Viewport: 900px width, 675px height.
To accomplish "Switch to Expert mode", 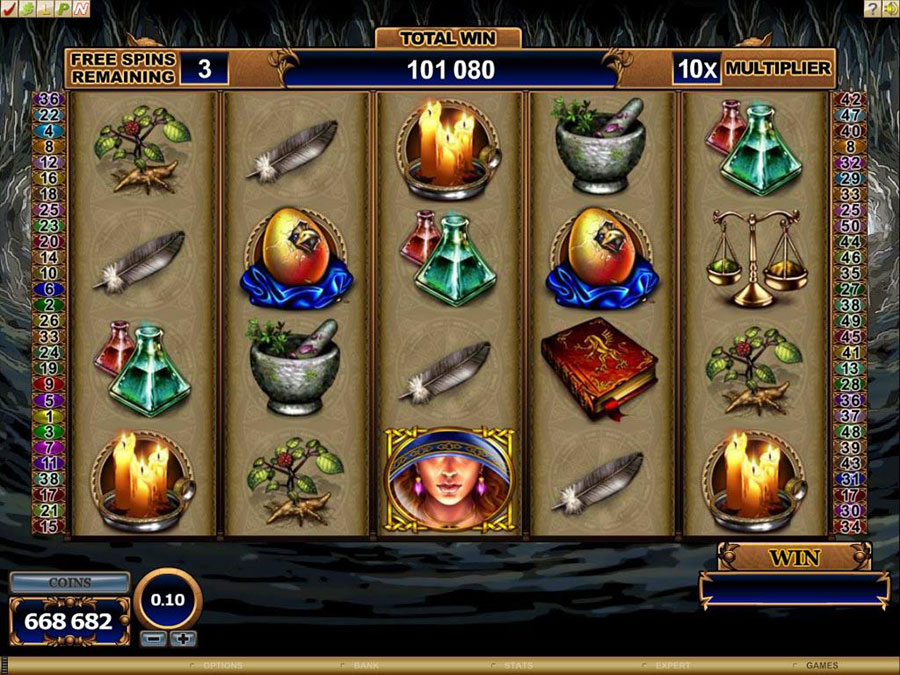I will click(671, 665).
